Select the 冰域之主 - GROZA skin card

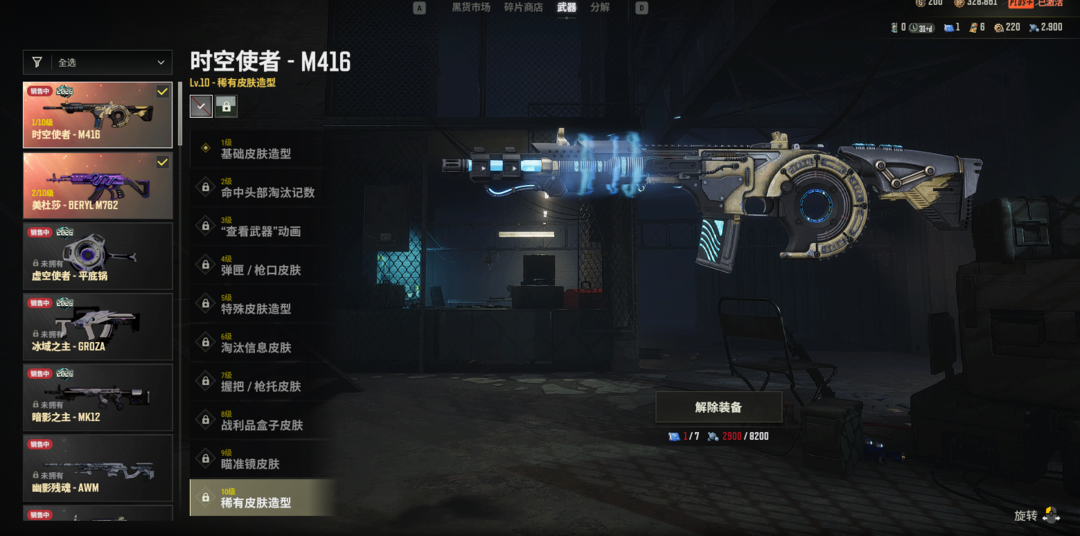(97, 327)
